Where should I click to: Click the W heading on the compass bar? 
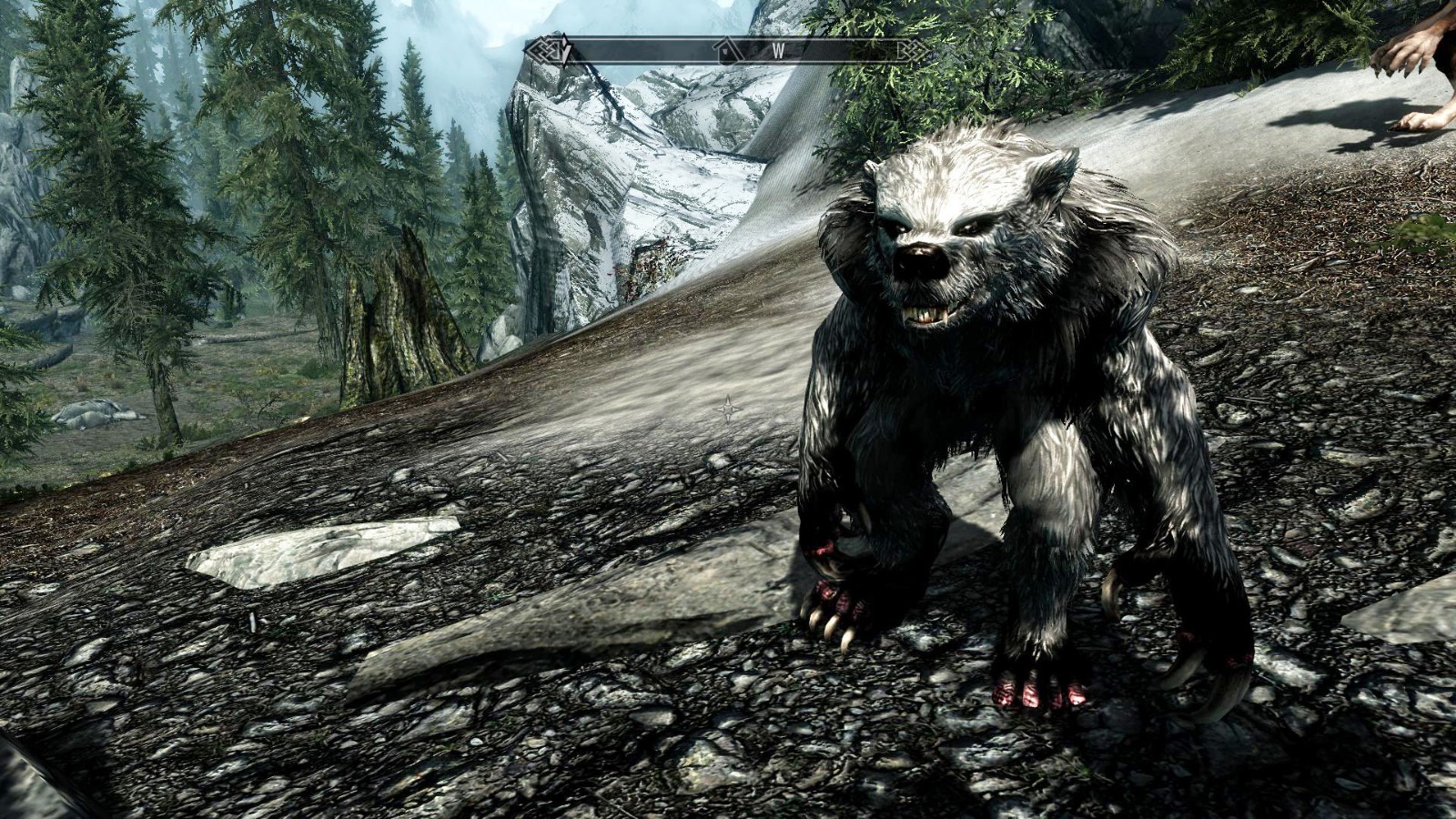pos(779,51)
